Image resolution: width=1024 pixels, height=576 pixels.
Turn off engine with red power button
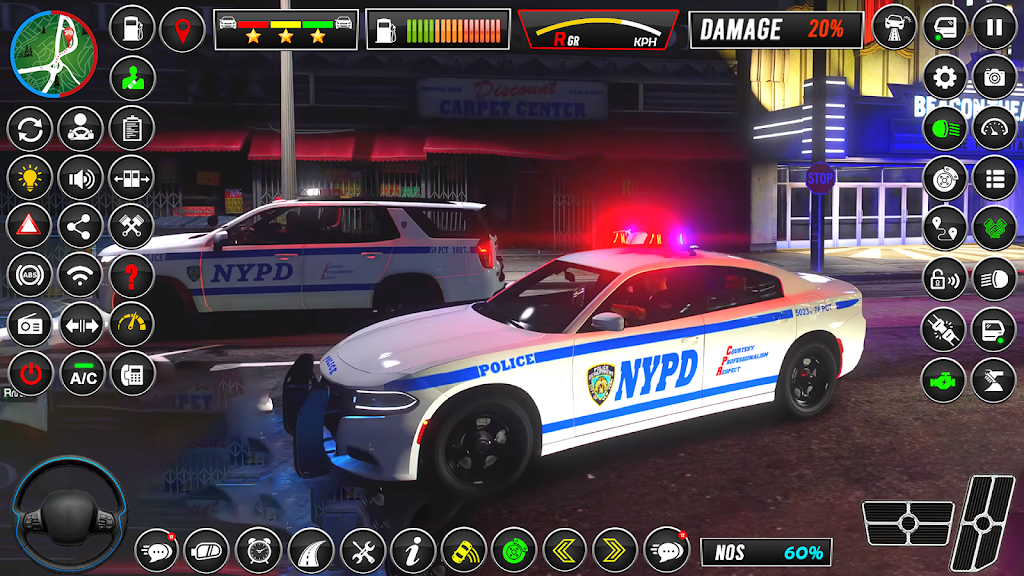click(x=31, y=374)
